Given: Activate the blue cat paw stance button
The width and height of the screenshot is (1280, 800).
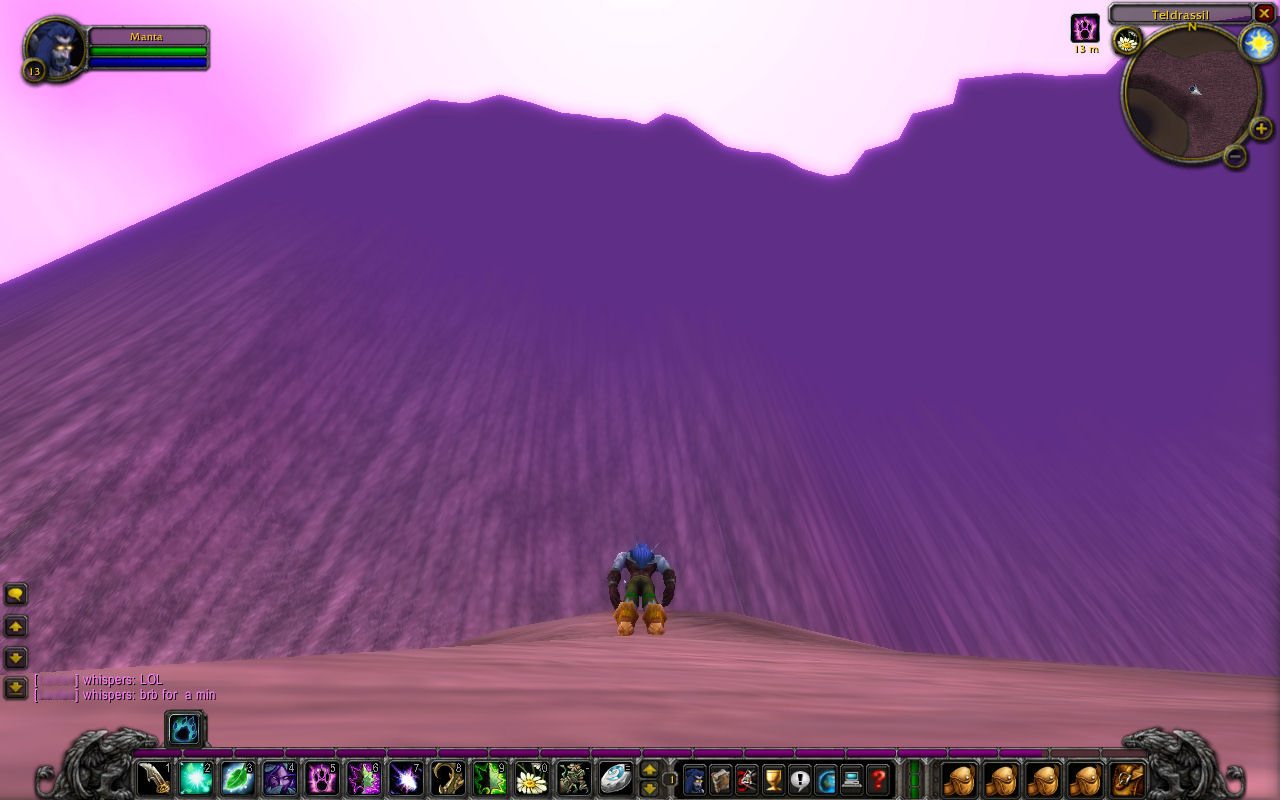Looking at the screenshot, I should click(x=185, y=729).
